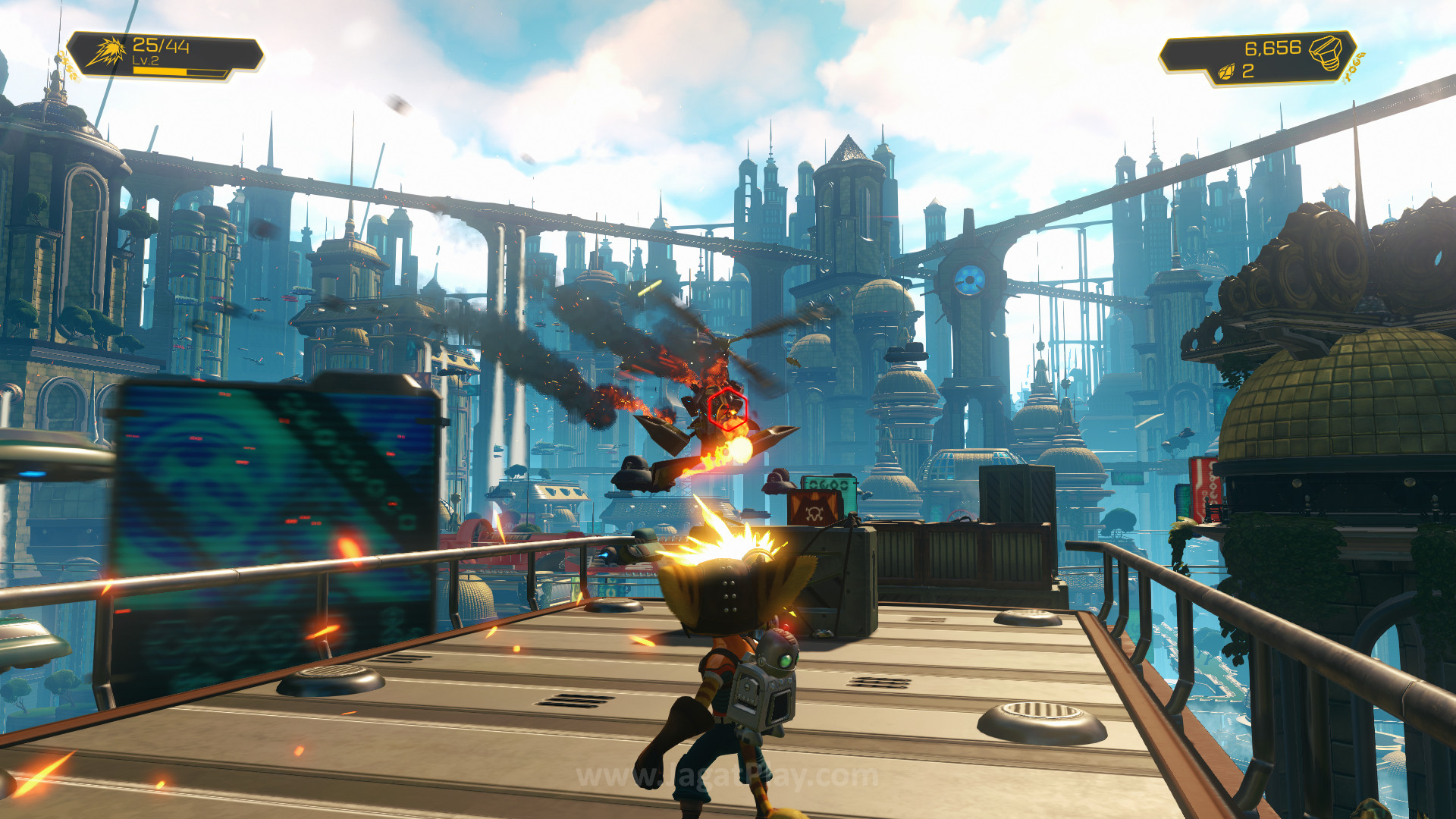Click the bolt currency icon
Viewport: 1456px width, 819px height.
[1326, 52]
